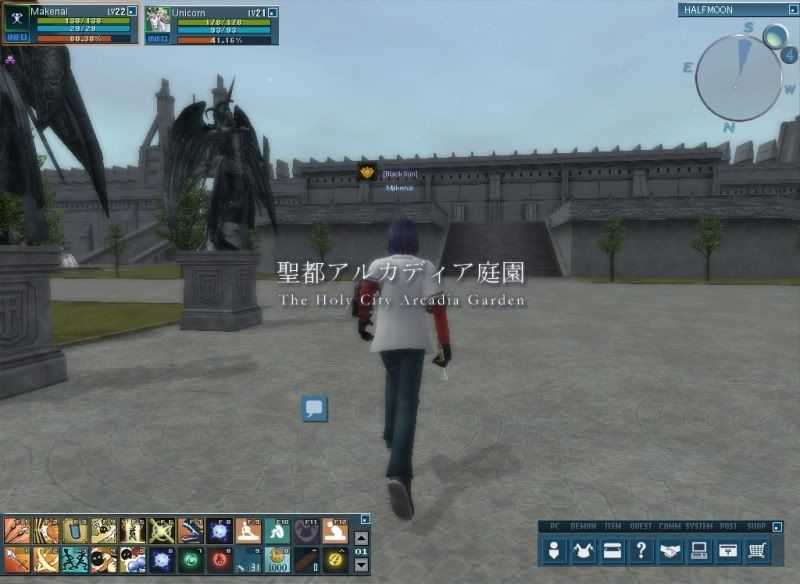The width and height of the screenshot is (800, 584).
Task: Open Makenai's INFO panel
Action: click(x=18, y=38)
